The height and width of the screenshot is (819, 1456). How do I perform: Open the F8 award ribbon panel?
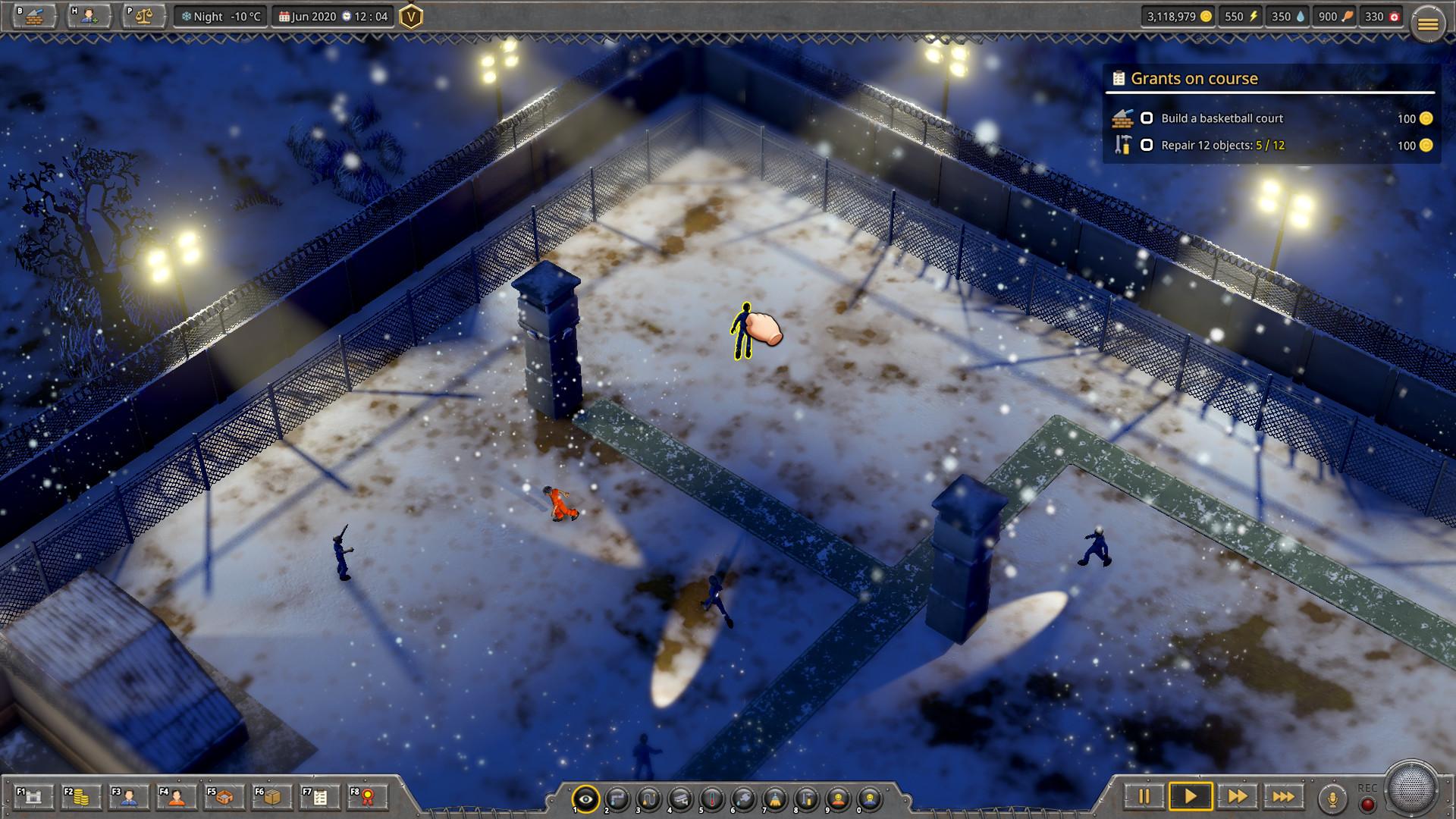pyautogui.click(x=367, y=797)
